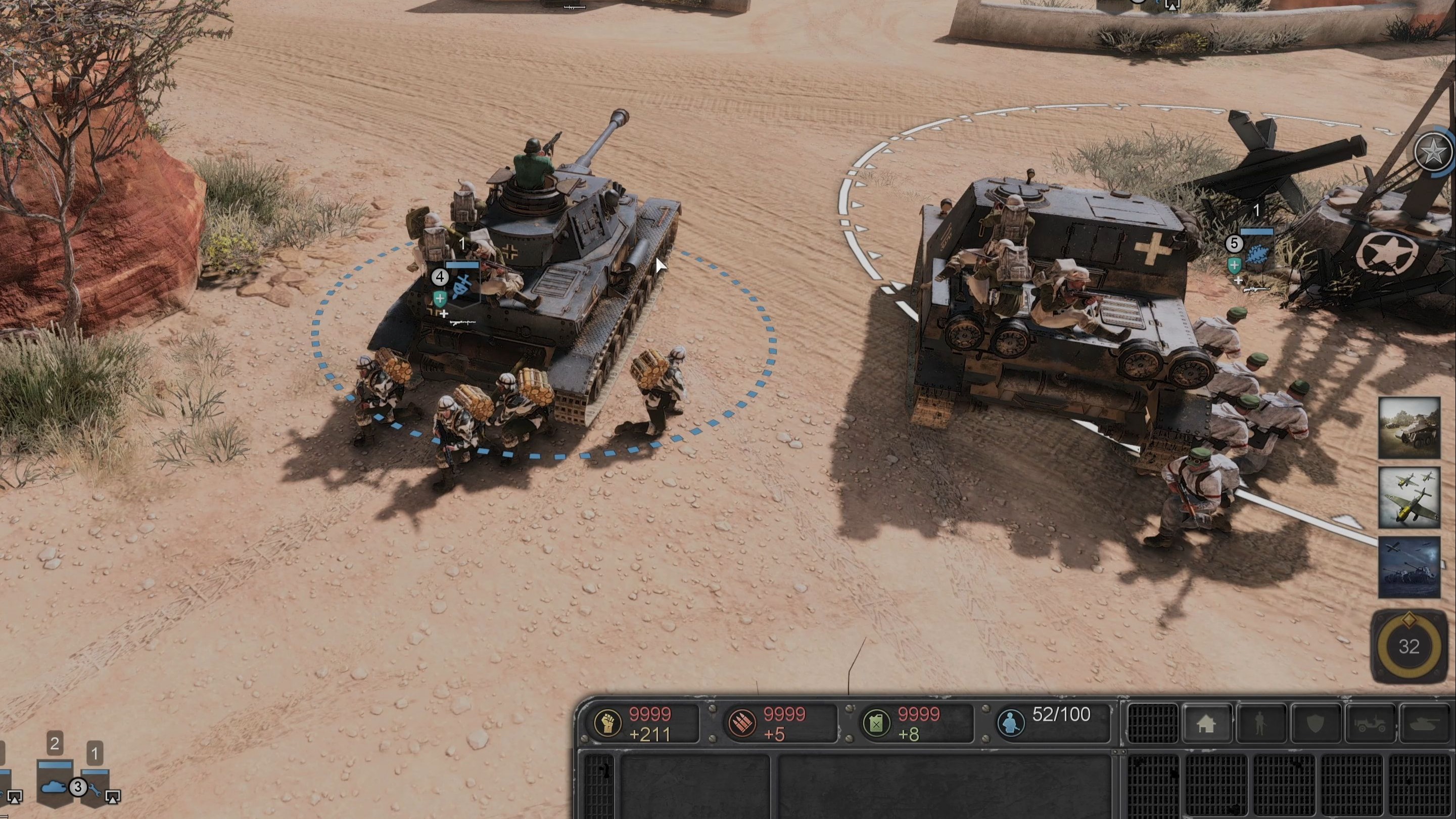Screen dimensions: 1456x819
Task: Switch to the infantry soldier production tab
Action: (x=1260, y=723)
